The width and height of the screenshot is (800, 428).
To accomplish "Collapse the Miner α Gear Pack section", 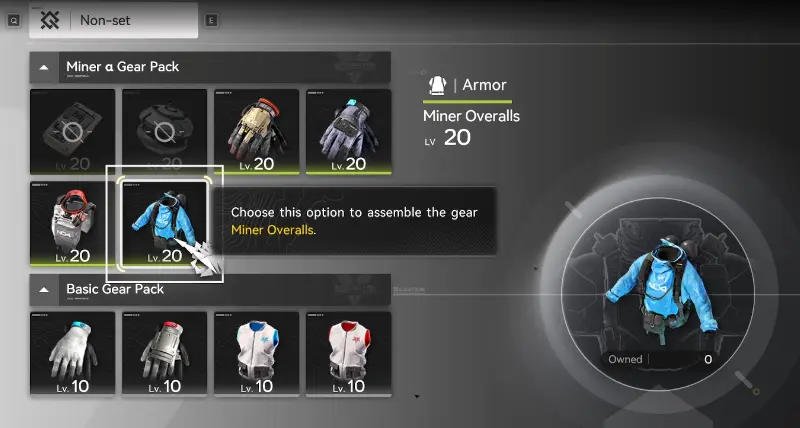I will point(43,67).
